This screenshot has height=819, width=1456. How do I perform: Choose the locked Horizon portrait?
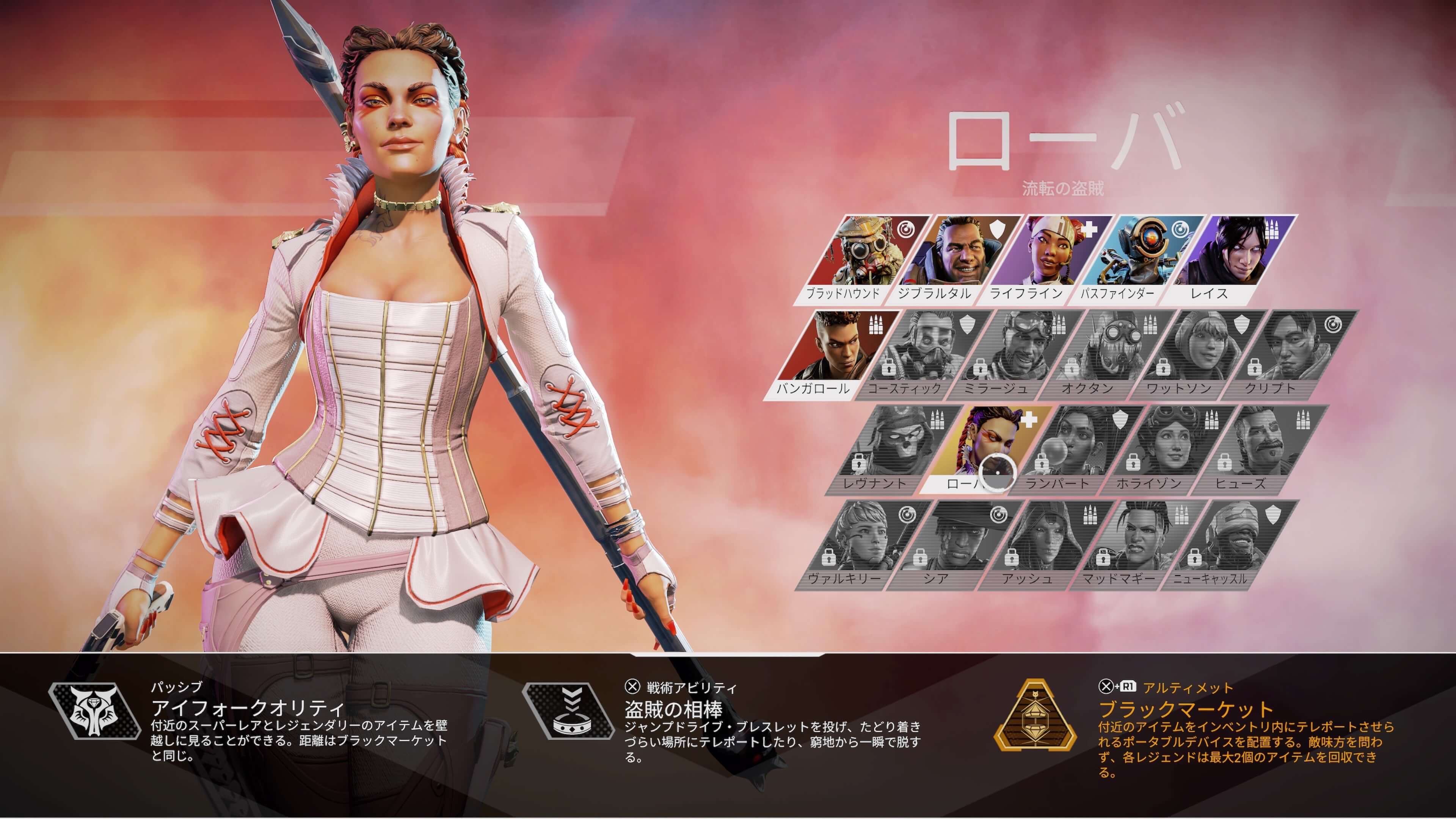1168,448
